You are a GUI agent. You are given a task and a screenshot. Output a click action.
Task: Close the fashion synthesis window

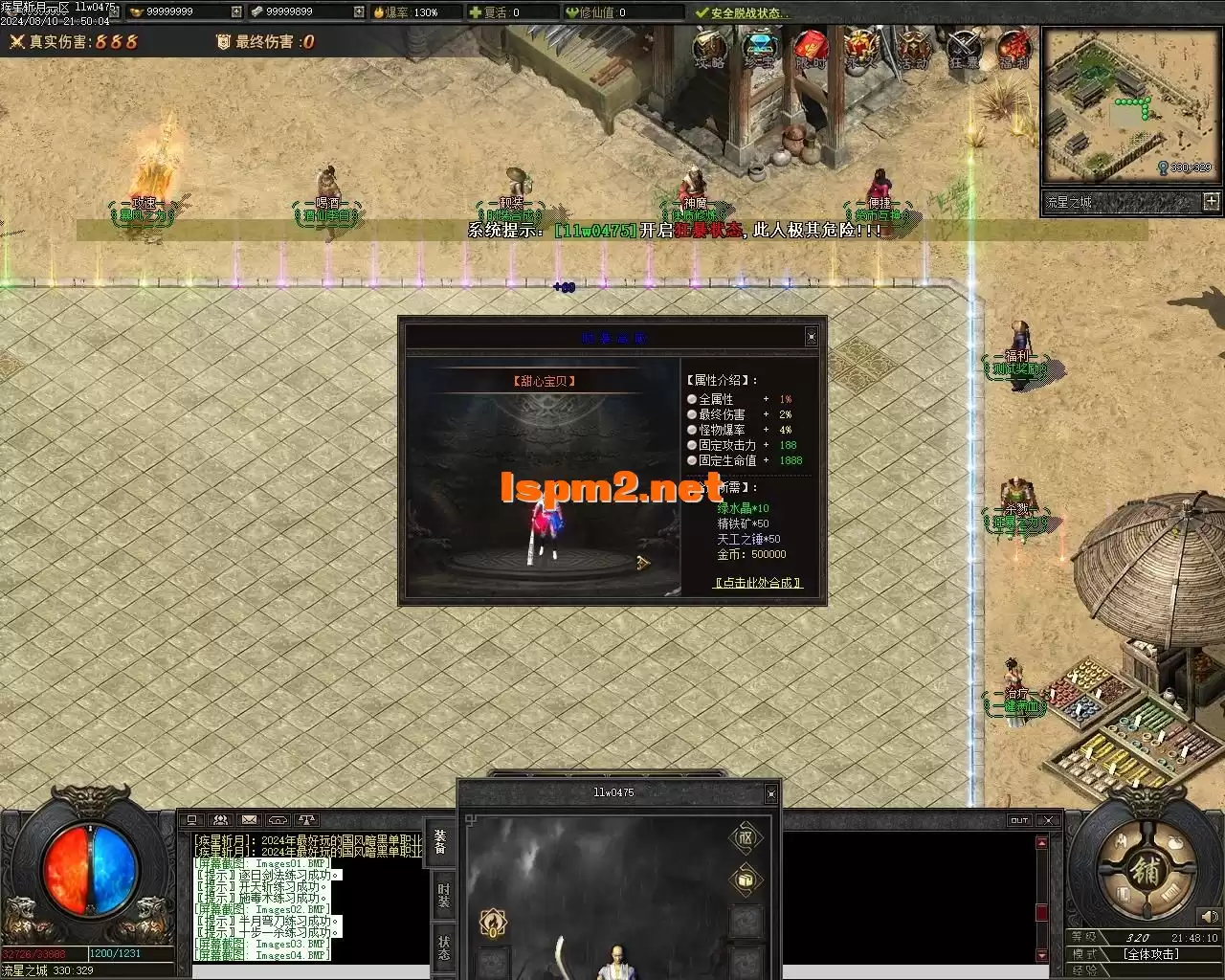point(812,336)
